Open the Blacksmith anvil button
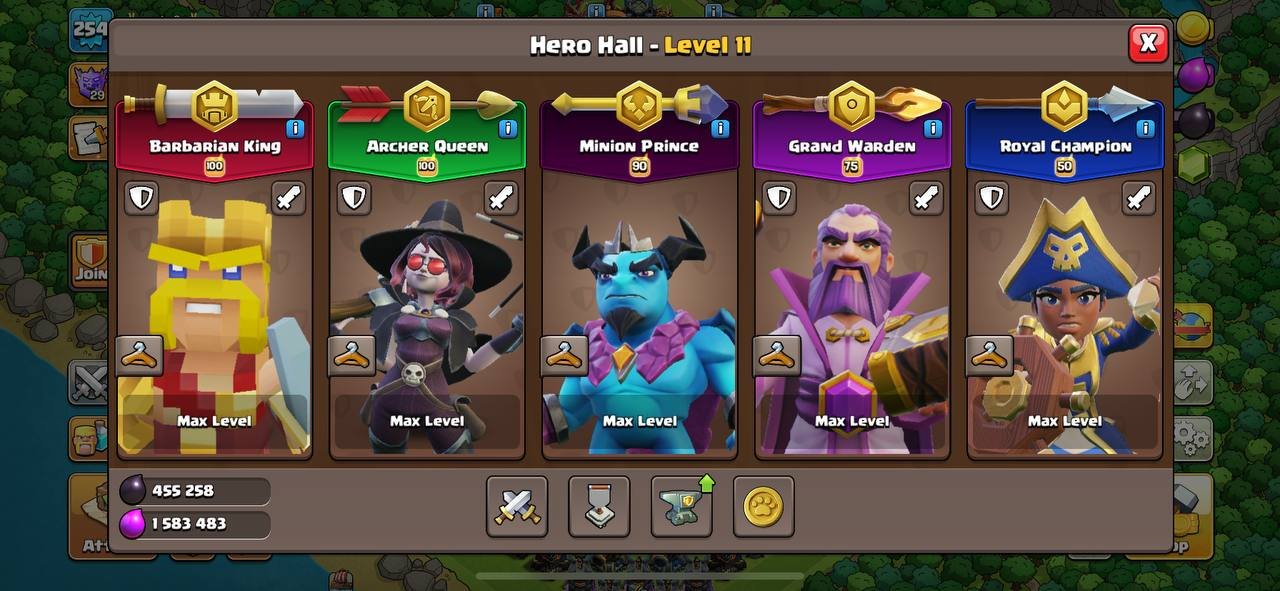Viewport: 1280px width, 591px height. coord(681,506)
